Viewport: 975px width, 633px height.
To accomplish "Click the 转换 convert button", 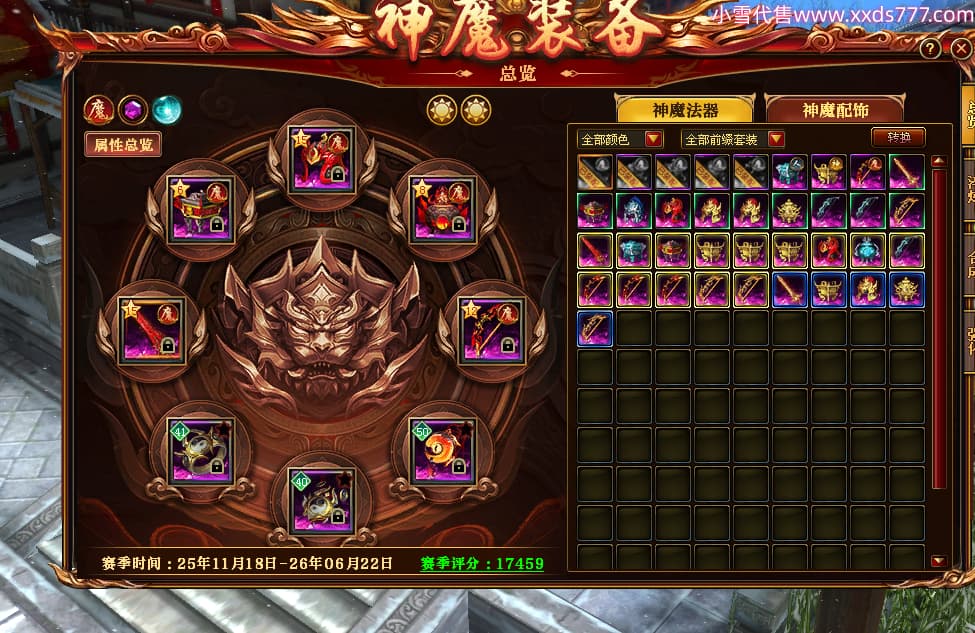I will point(898,138).
